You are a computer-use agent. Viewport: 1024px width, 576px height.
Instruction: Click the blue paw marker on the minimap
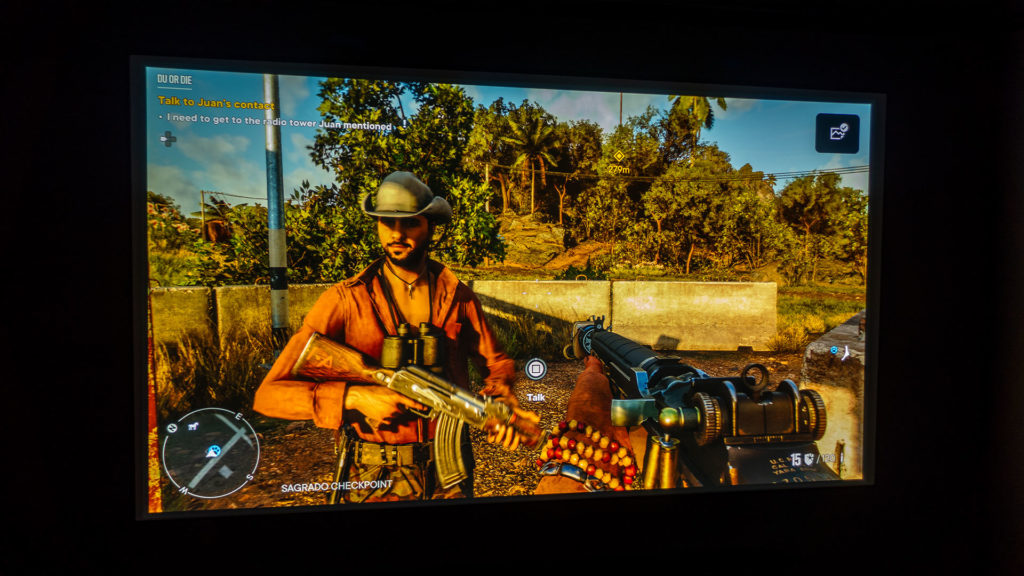pos(213,451)
